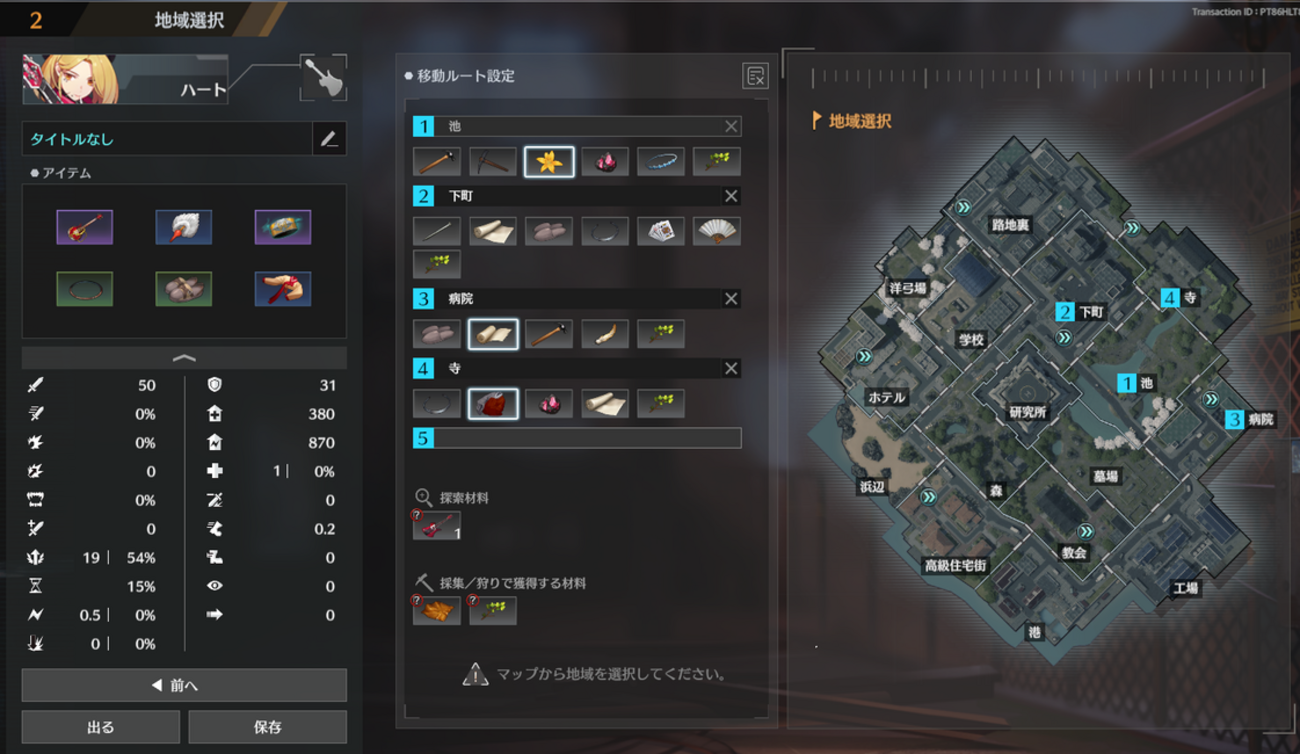Pick the folding fan item in 下町
Viewport: 1300px width, 754px height.
pyautogui.click(x=717, y=231)
